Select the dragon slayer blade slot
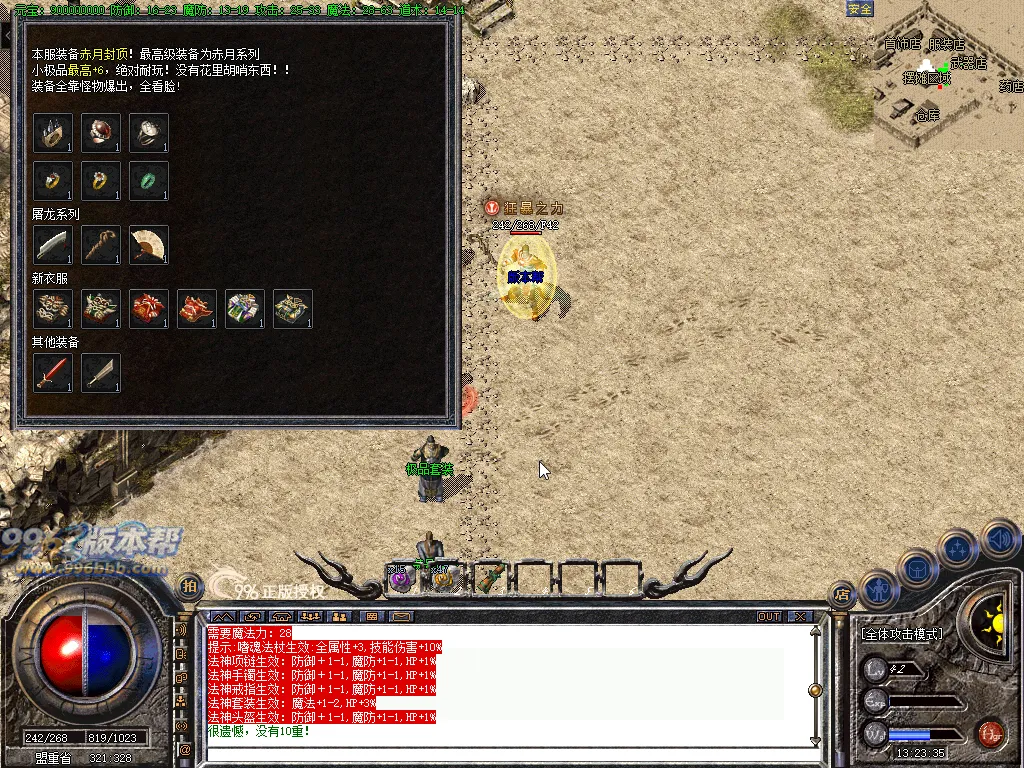This screenshot has height=768, width=1024. pyautogui.click(x=53, y=245)
